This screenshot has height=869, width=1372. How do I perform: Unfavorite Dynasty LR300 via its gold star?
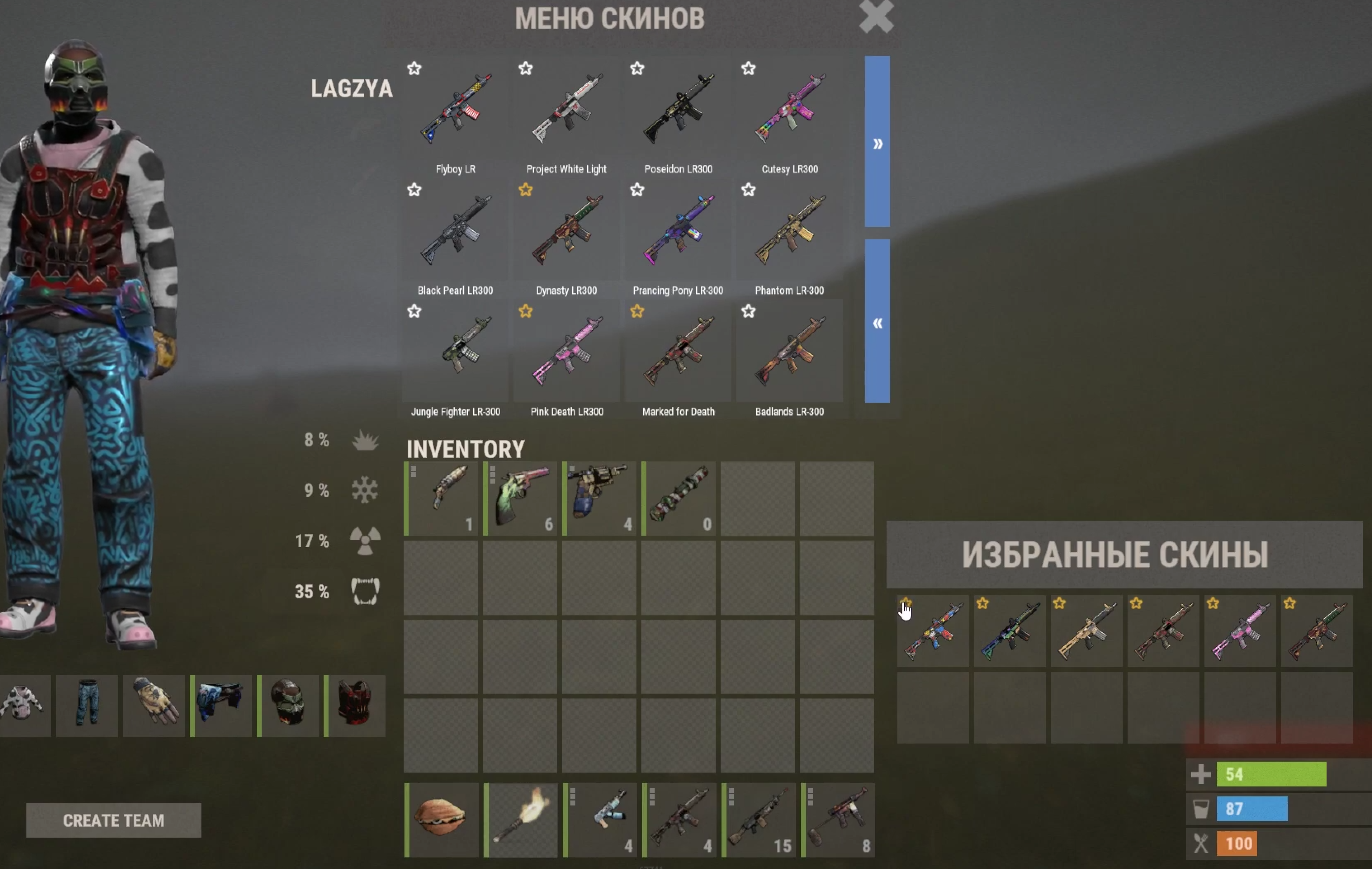pyautogui.click(x=525, y=190)
